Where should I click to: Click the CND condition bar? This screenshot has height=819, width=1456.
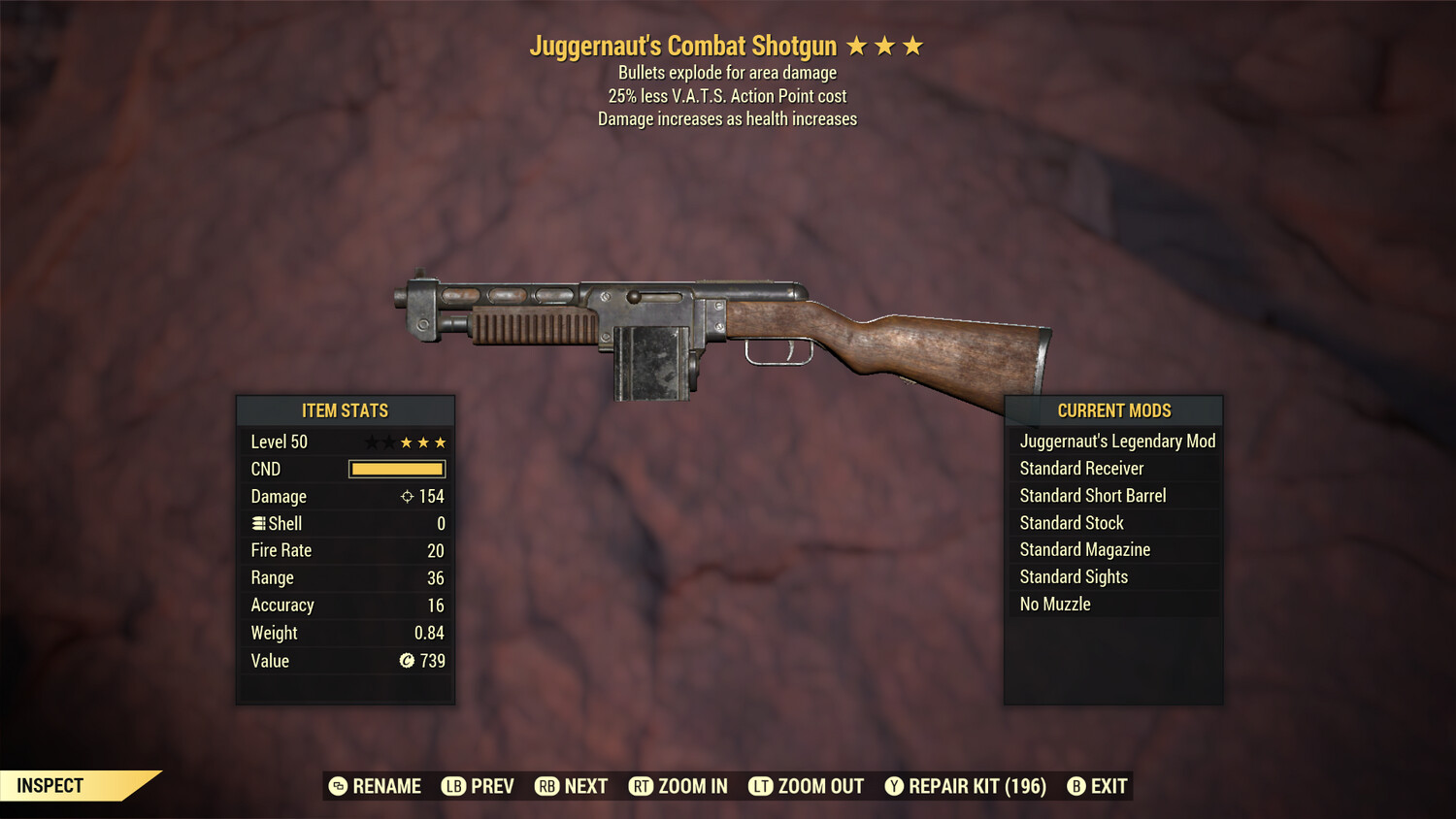395,469
